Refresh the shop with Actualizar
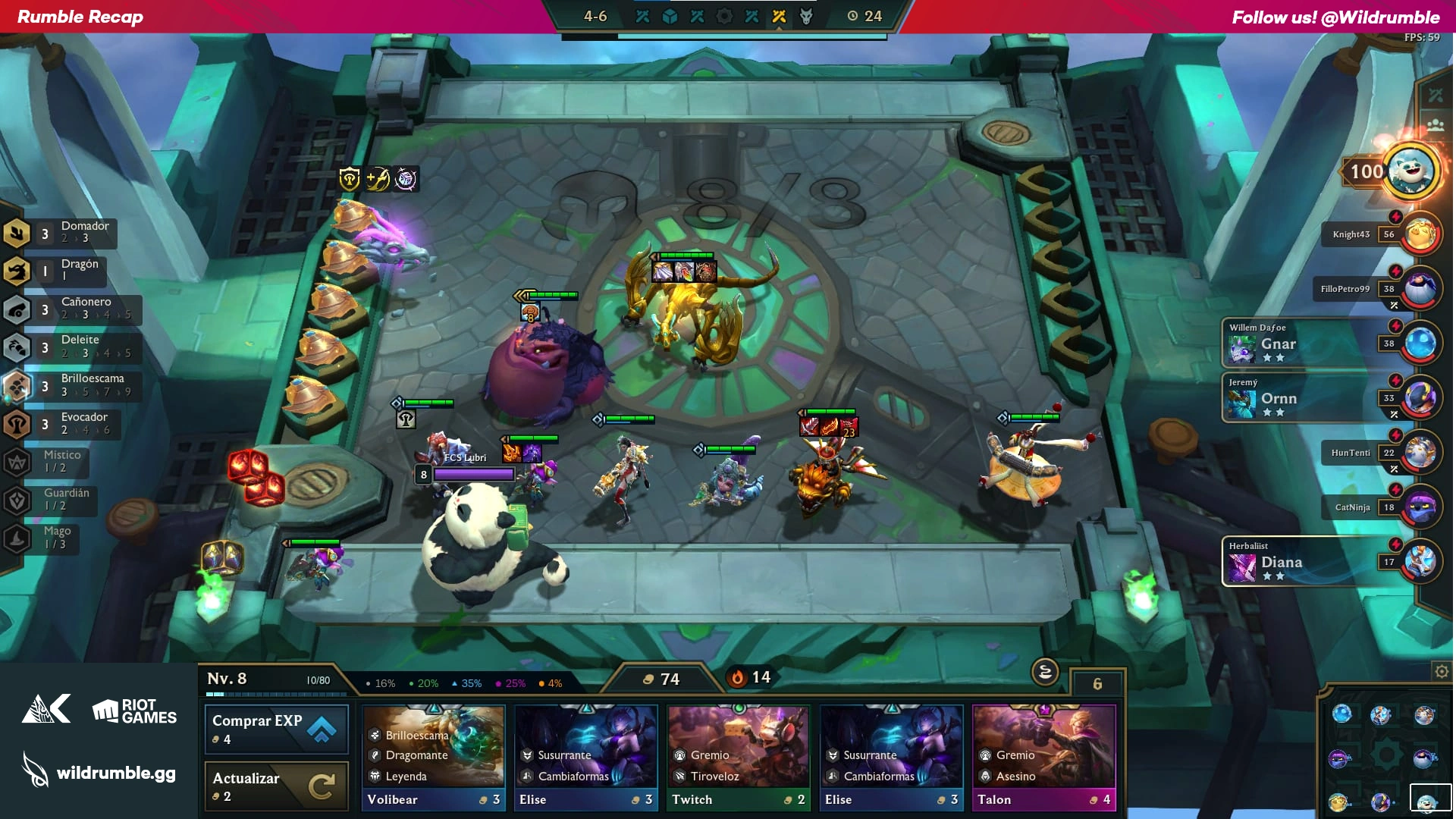This screenshot has height=819, width=1456. [276, 786]
